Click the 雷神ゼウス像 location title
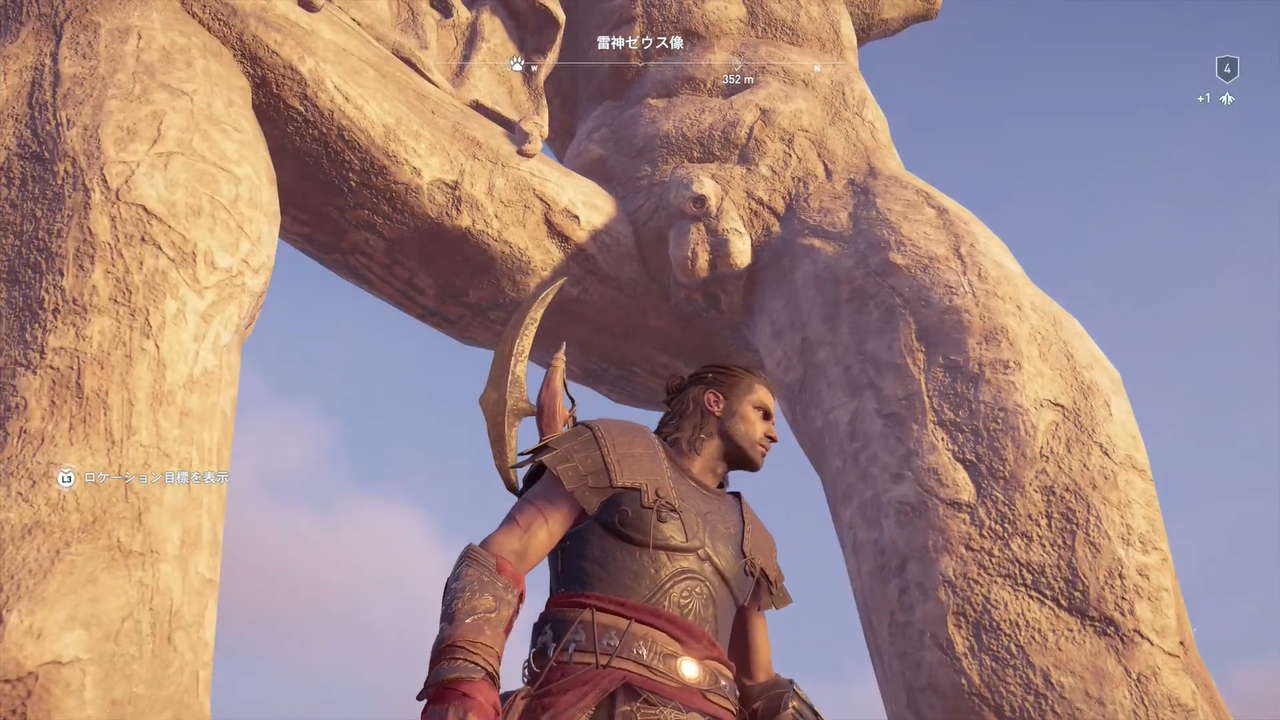The height and width of the screenshot is (720, 1280). point(640,44)
